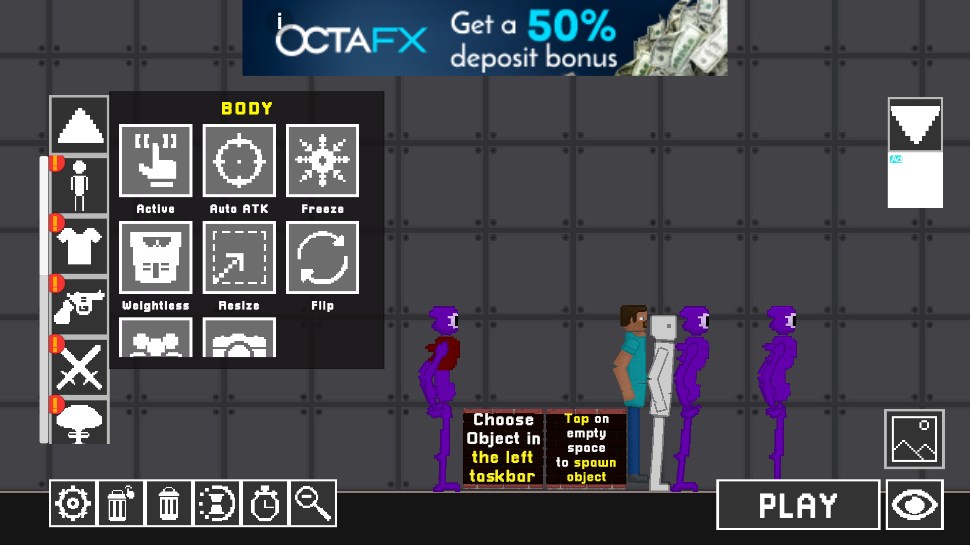The width and height of the screenshot is (970, 545).
Task: Select the Resize tool
Action: 239,257
